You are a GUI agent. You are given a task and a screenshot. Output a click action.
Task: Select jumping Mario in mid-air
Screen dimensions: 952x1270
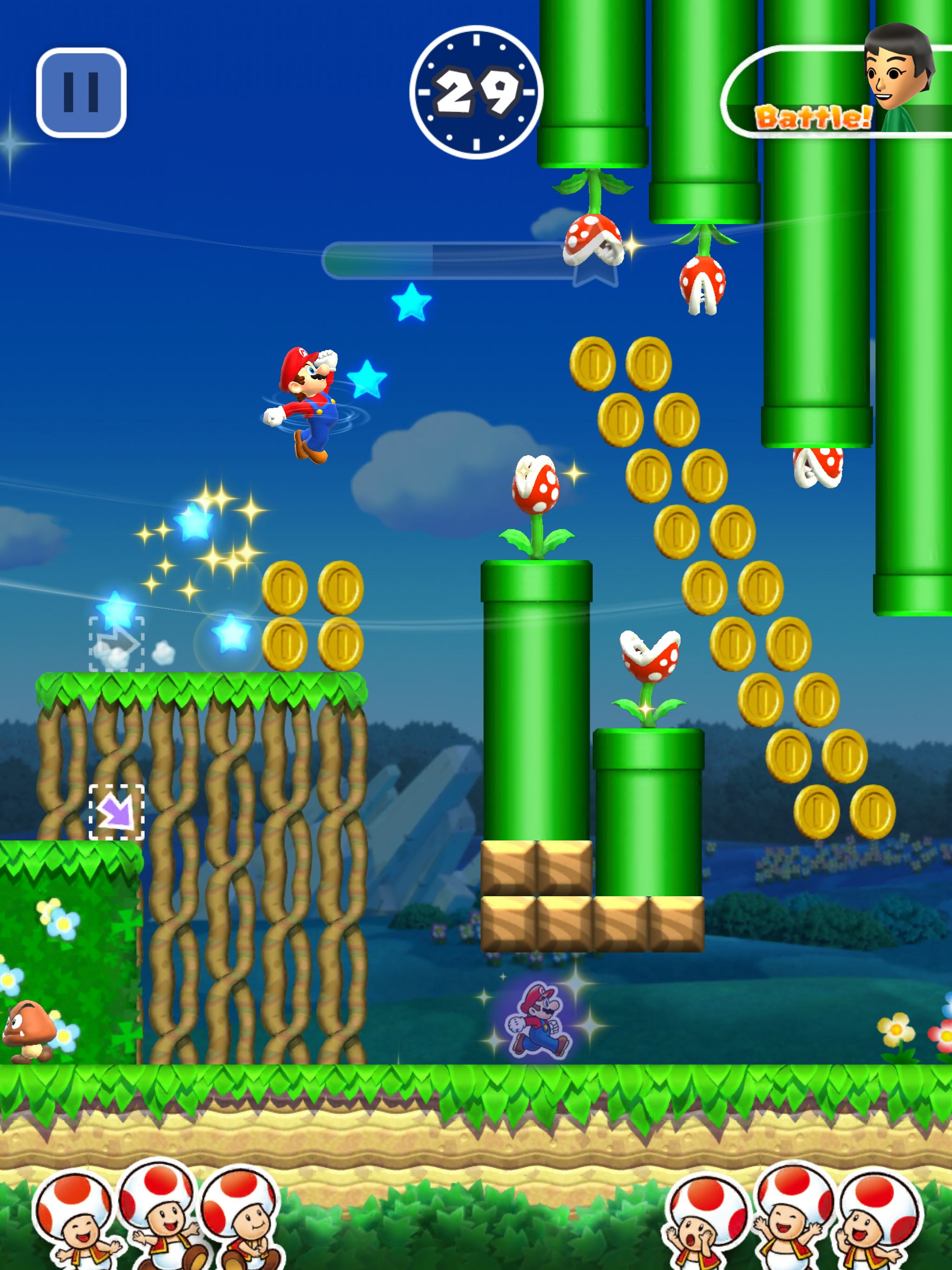(304, 402)
